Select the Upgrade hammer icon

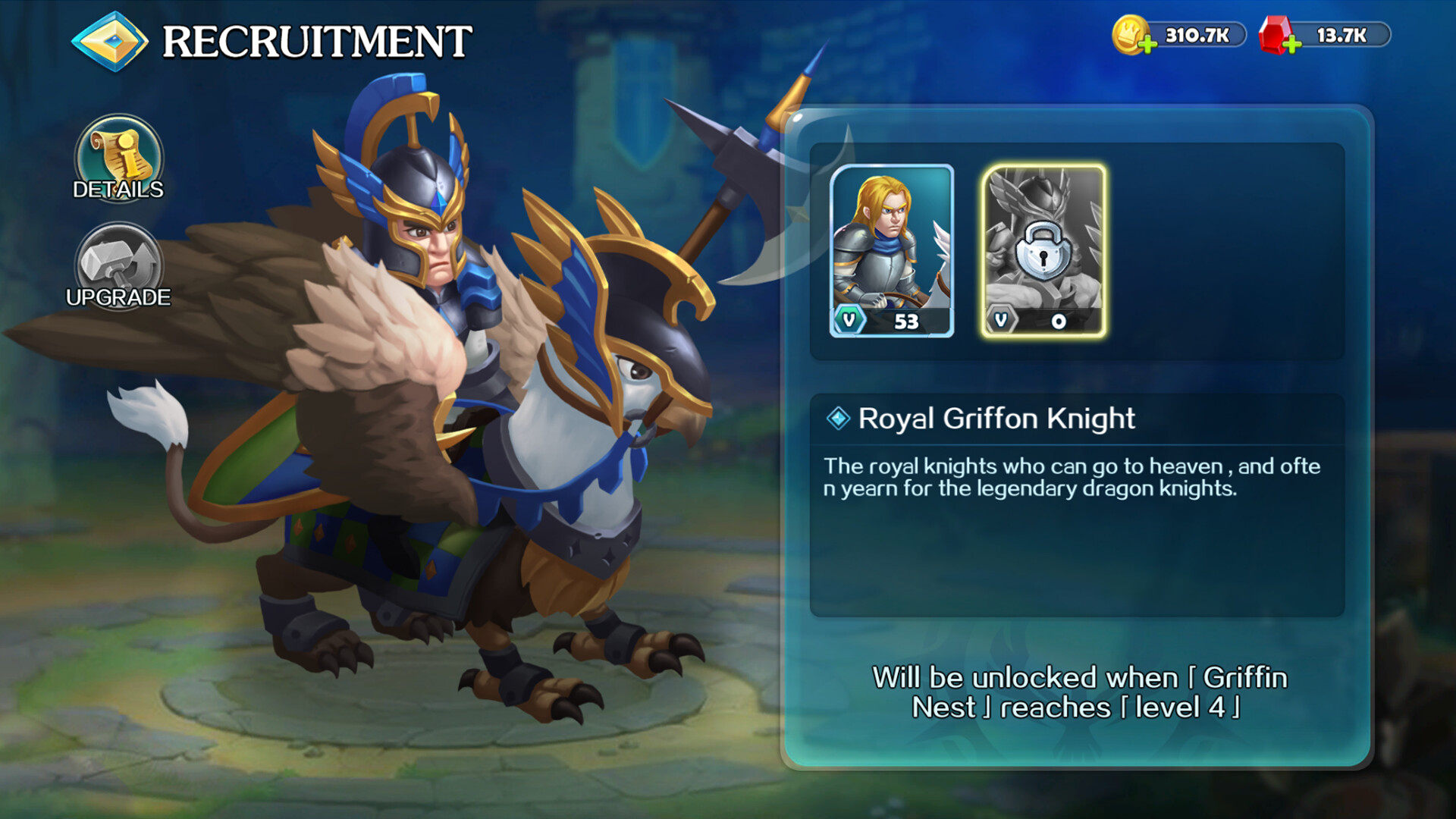coord(119,262)
